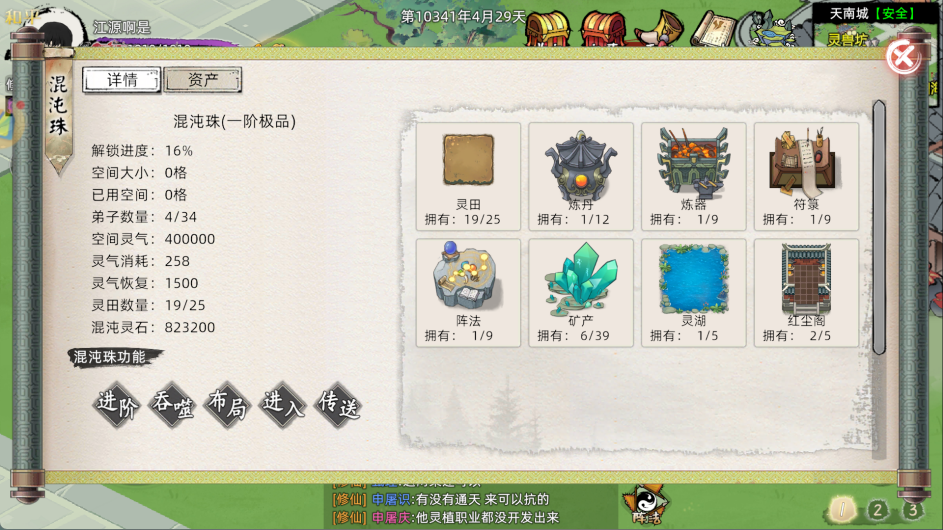Close the 混沌珠 scroll panel
Screen dimensions: 943x530
pos(903,58)
